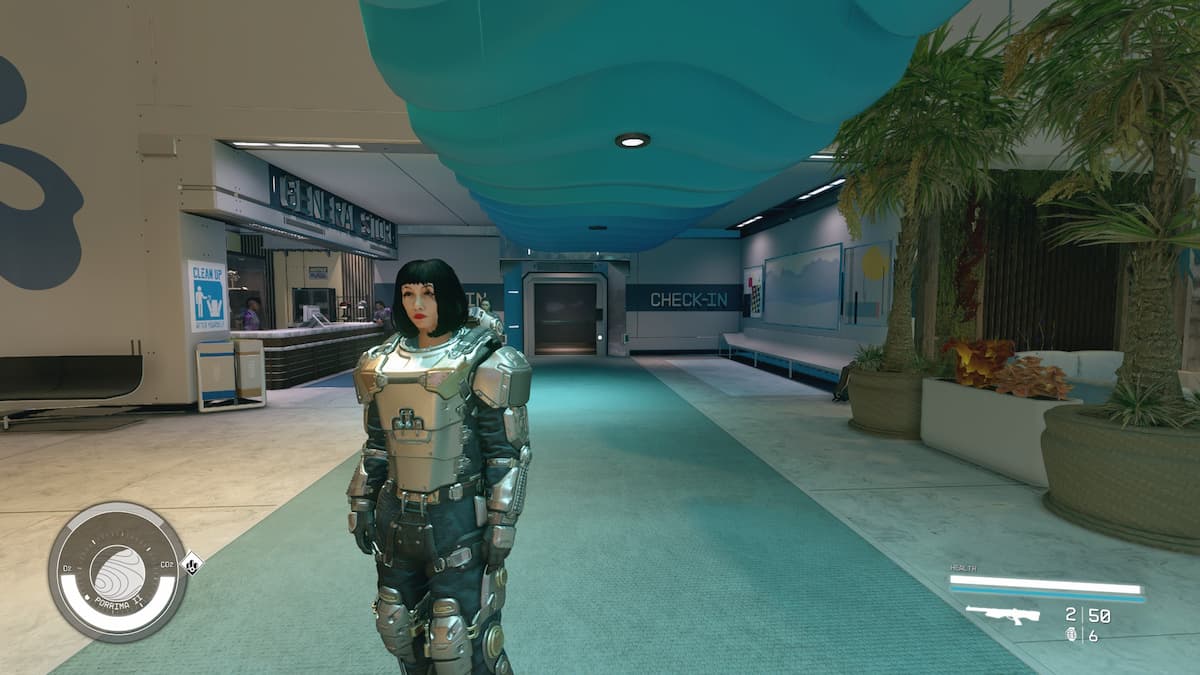Select the grenade icon under the ammo
This screenshot has width=1200, height=675.
[x=1071, y=635]
